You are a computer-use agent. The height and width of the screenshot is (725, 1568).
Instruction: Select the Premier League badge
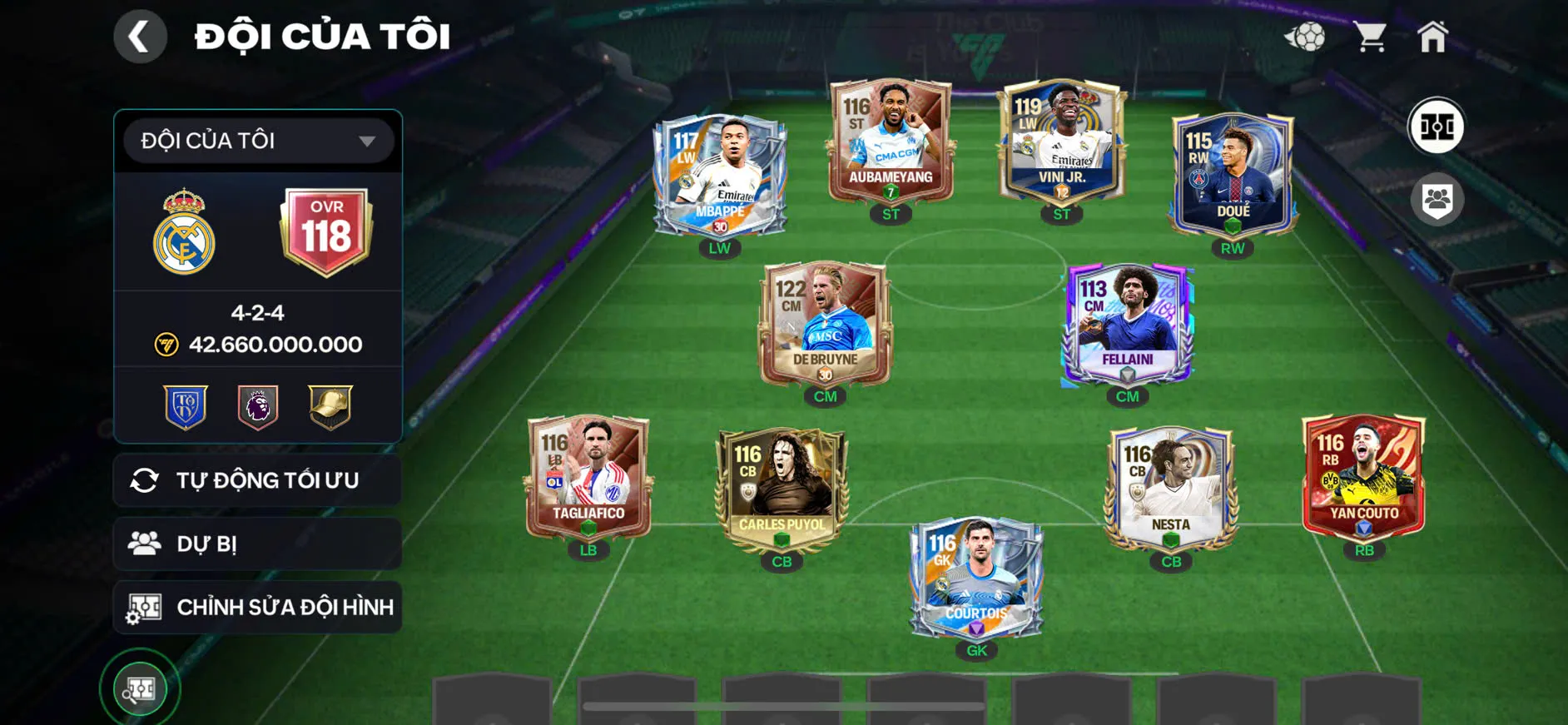tap(256, 405)
